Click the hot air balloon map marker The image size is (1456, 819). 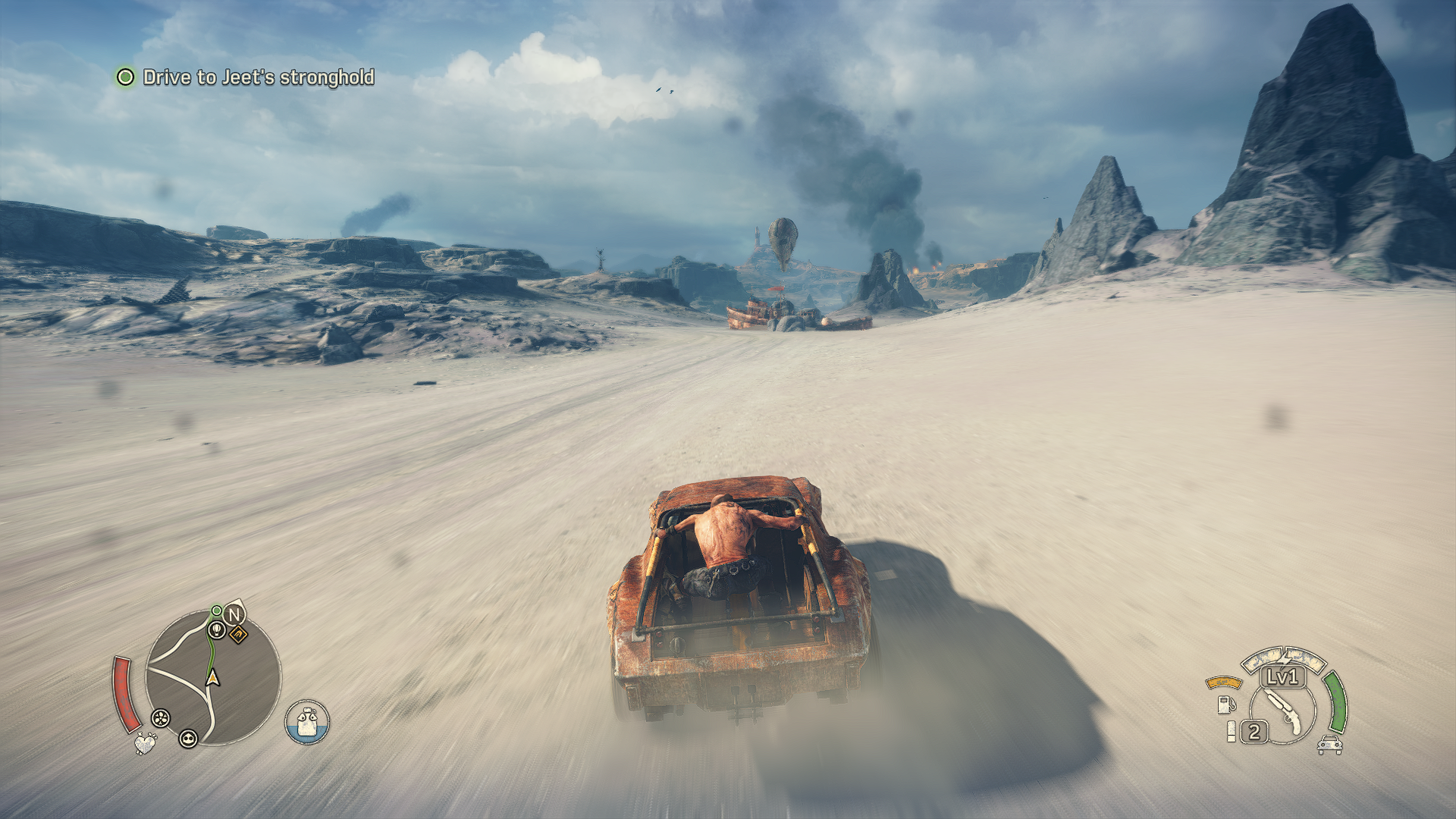point(217,629)
